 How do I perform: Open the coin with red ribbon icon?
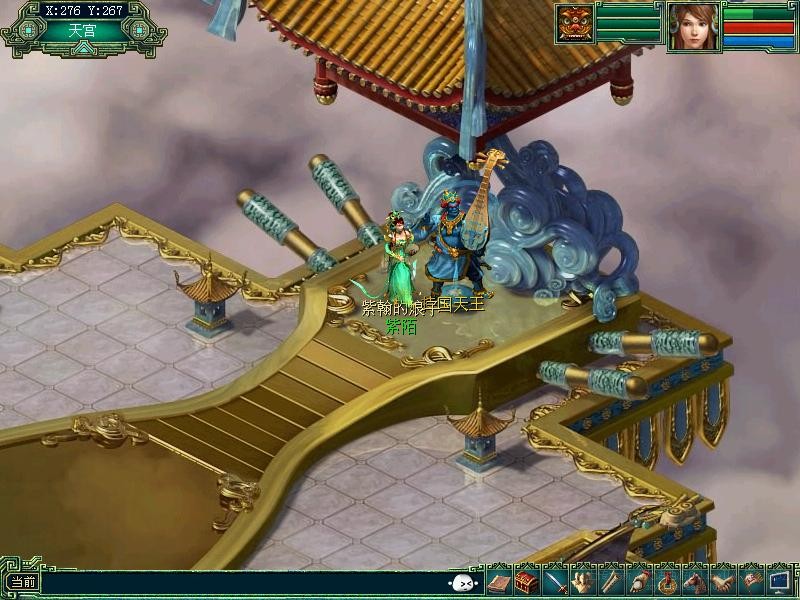(665, 582)
